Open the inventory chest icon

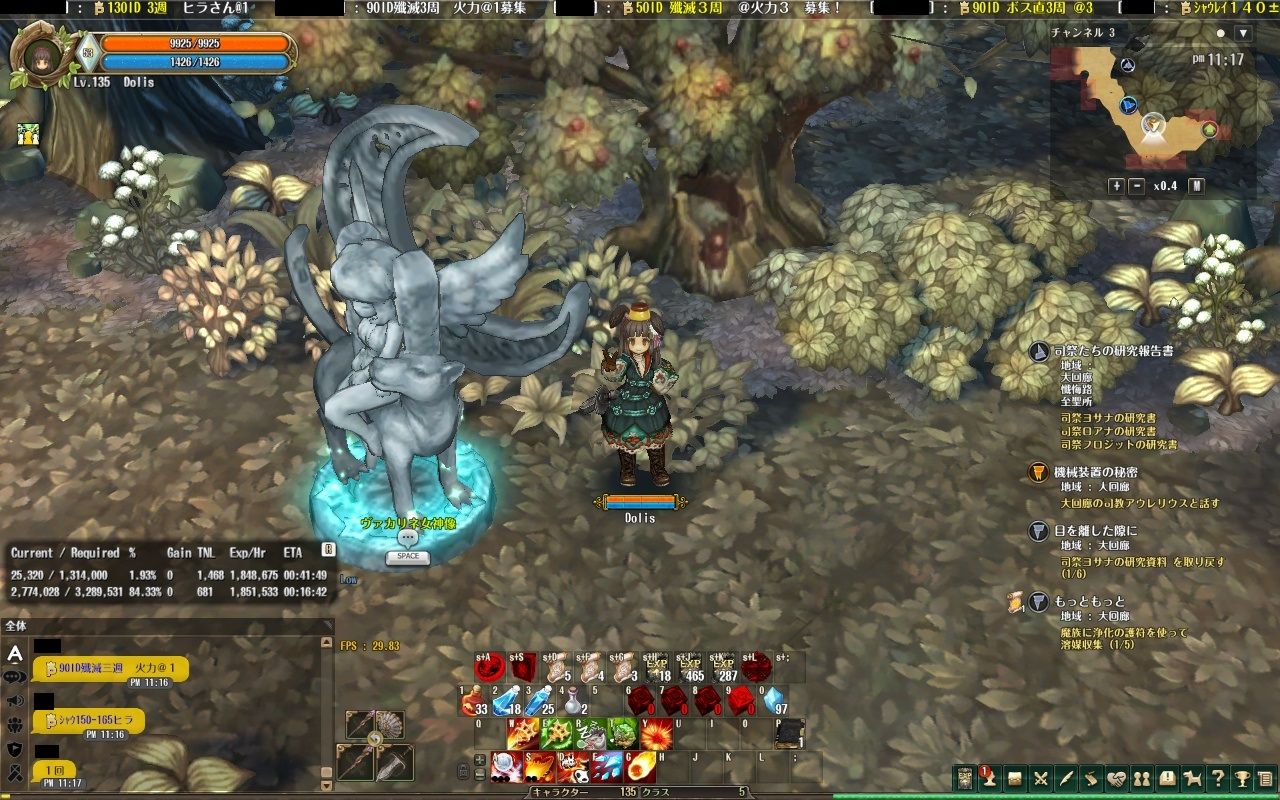click(1017, 779)
